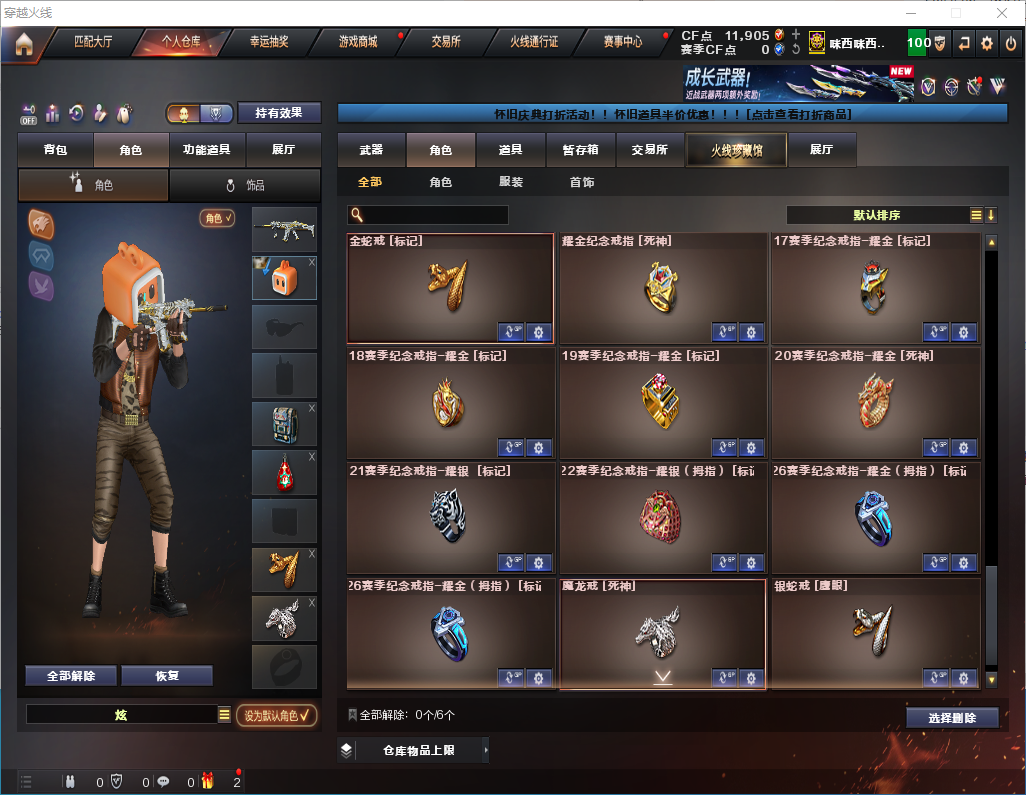This screenshot has height=795, width=1026.
Task: Switch to the 武器 weapons tab
Action: [x=371, y=150]
